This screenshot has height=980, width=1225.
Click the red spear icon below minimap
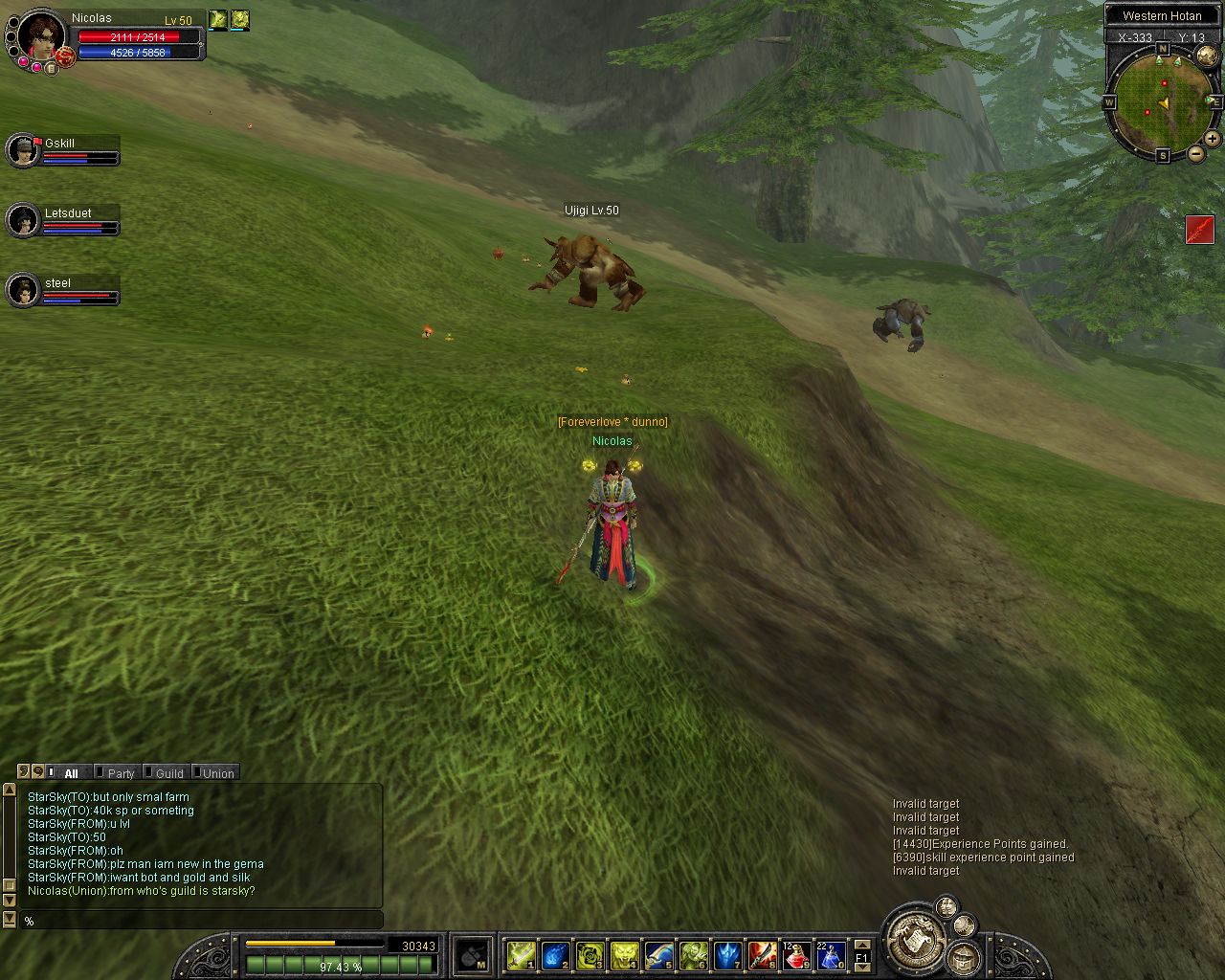(1199, 230)
